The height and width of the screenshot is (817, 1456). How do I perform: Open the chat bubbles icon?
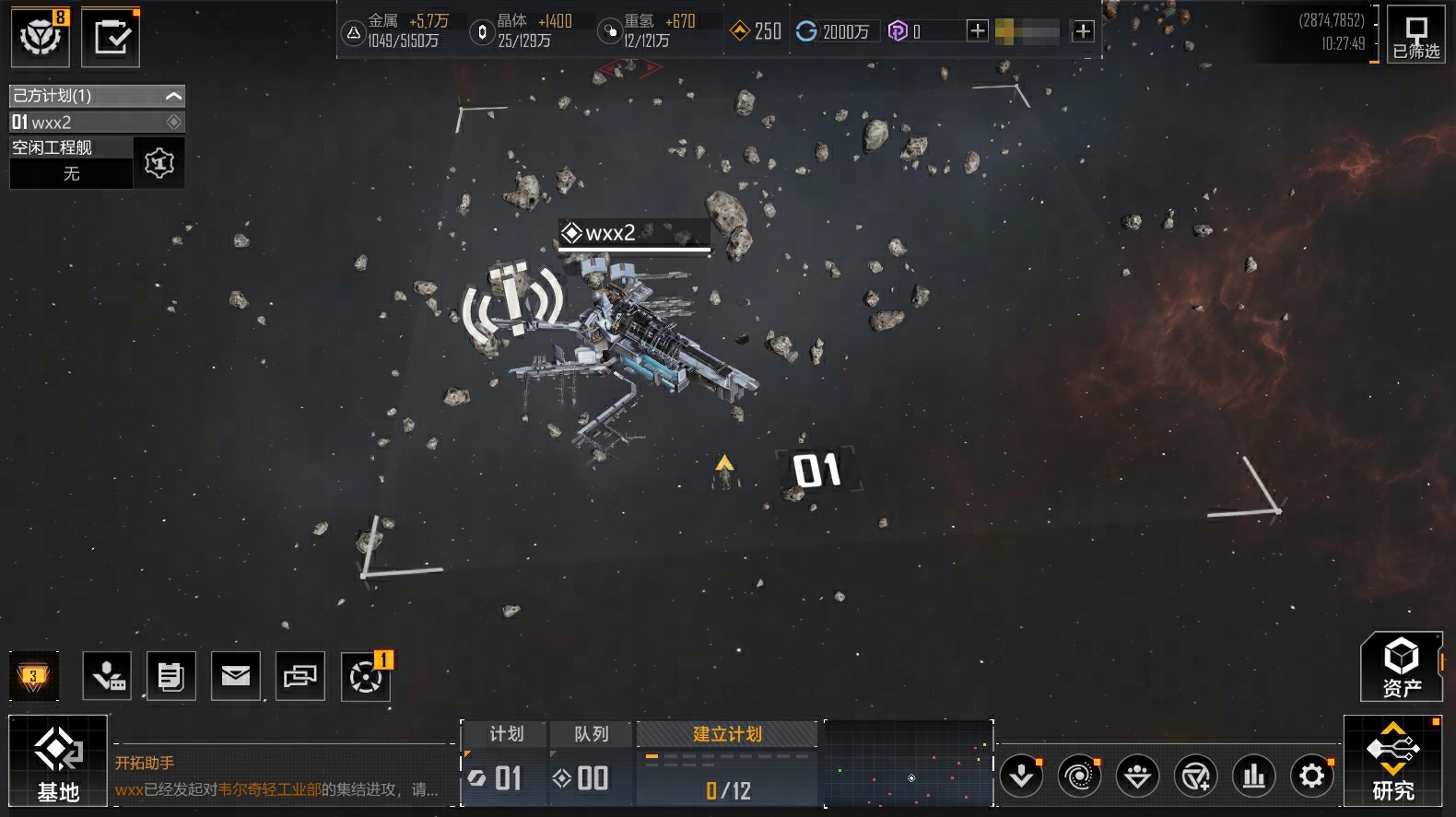(300, 677)
